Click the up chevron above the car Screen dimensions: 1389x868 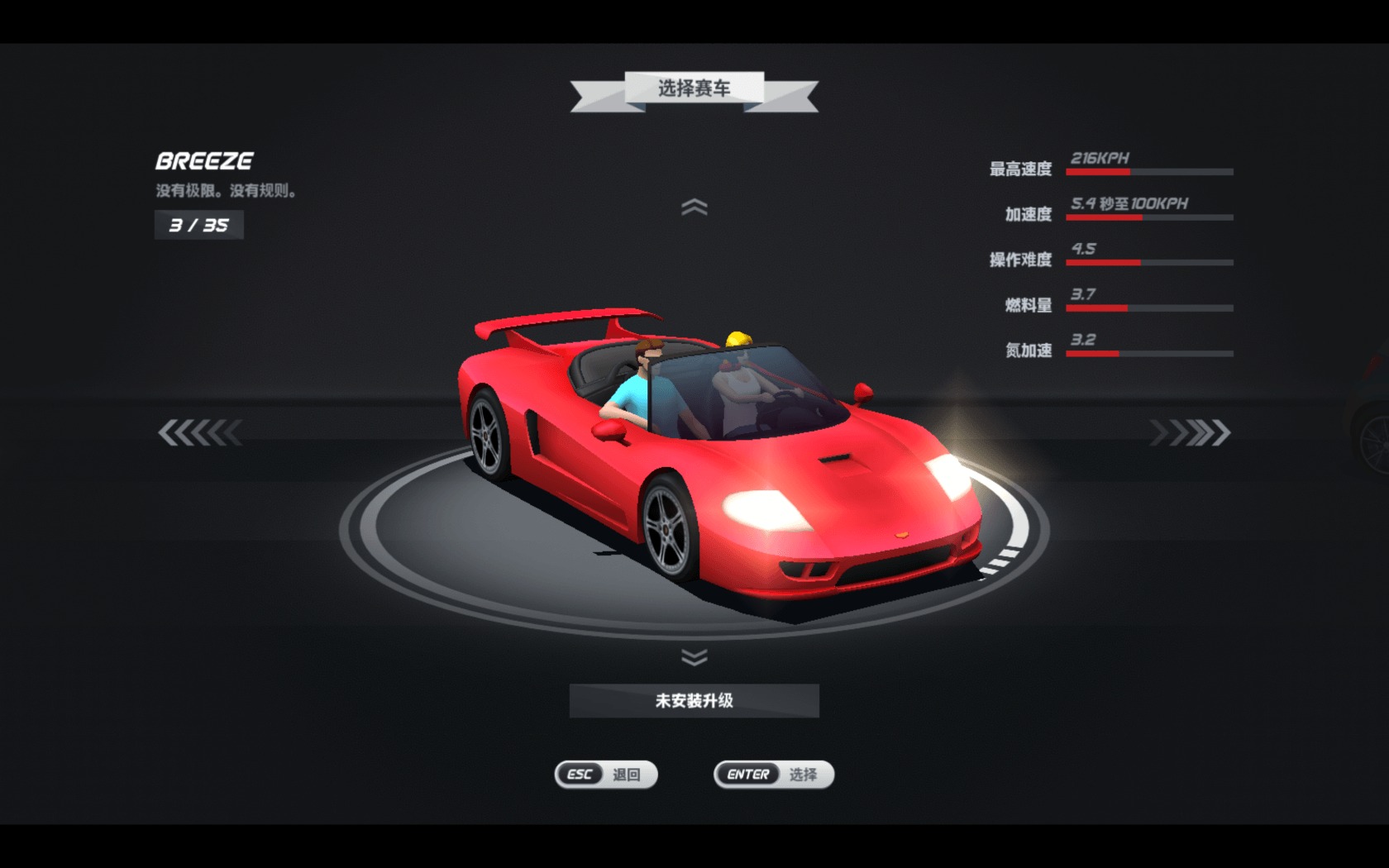pyautogui.click(x=694, y=207)
